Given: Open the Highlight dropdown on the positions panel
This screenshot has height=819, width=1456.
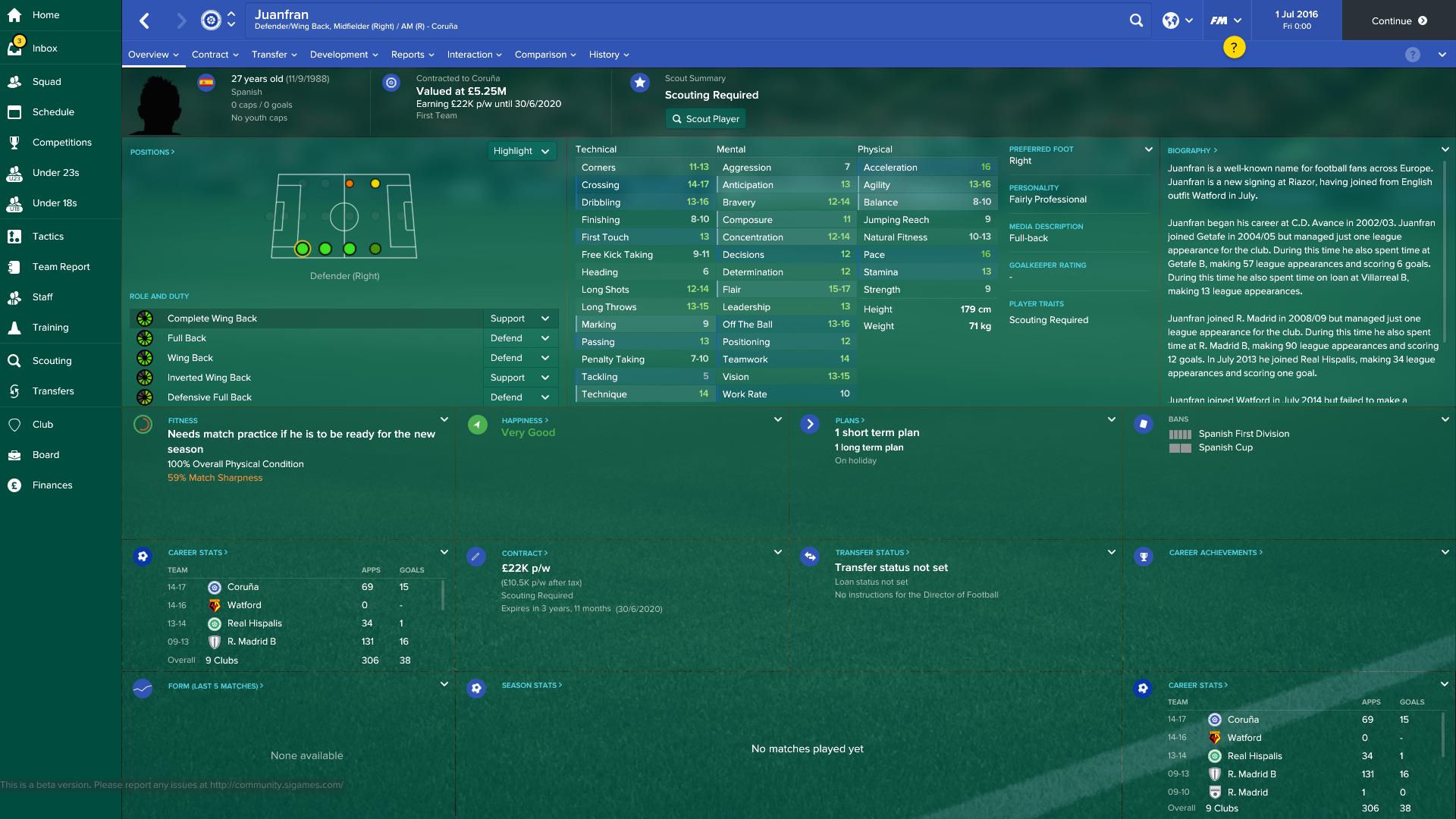Looking at the screenshot, I should point(522,151).
